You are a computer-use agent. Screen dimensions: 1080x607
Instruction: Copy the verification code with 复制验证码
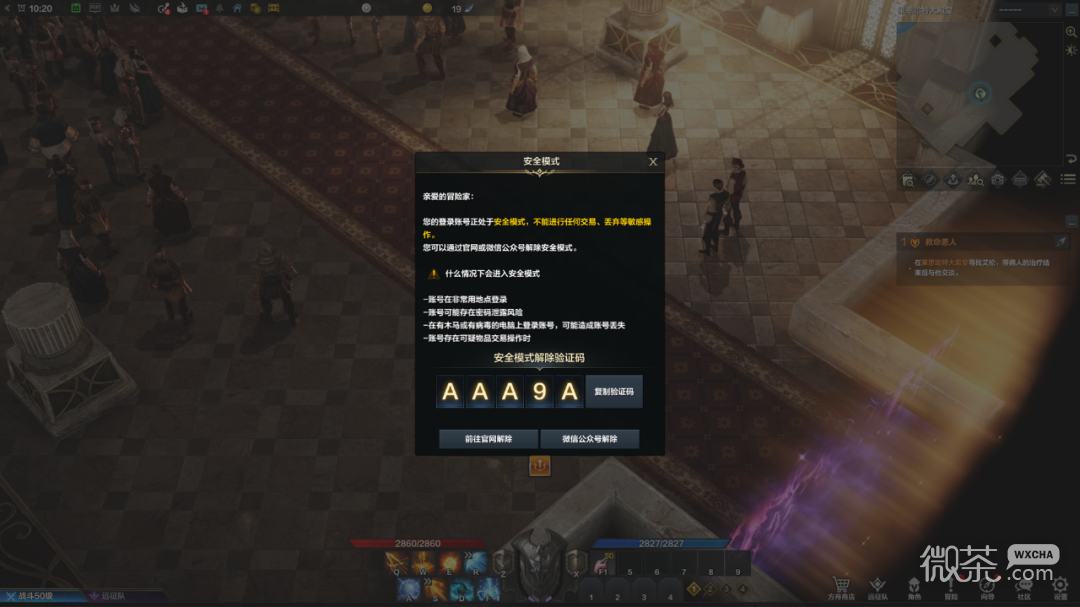pos(614,392)
